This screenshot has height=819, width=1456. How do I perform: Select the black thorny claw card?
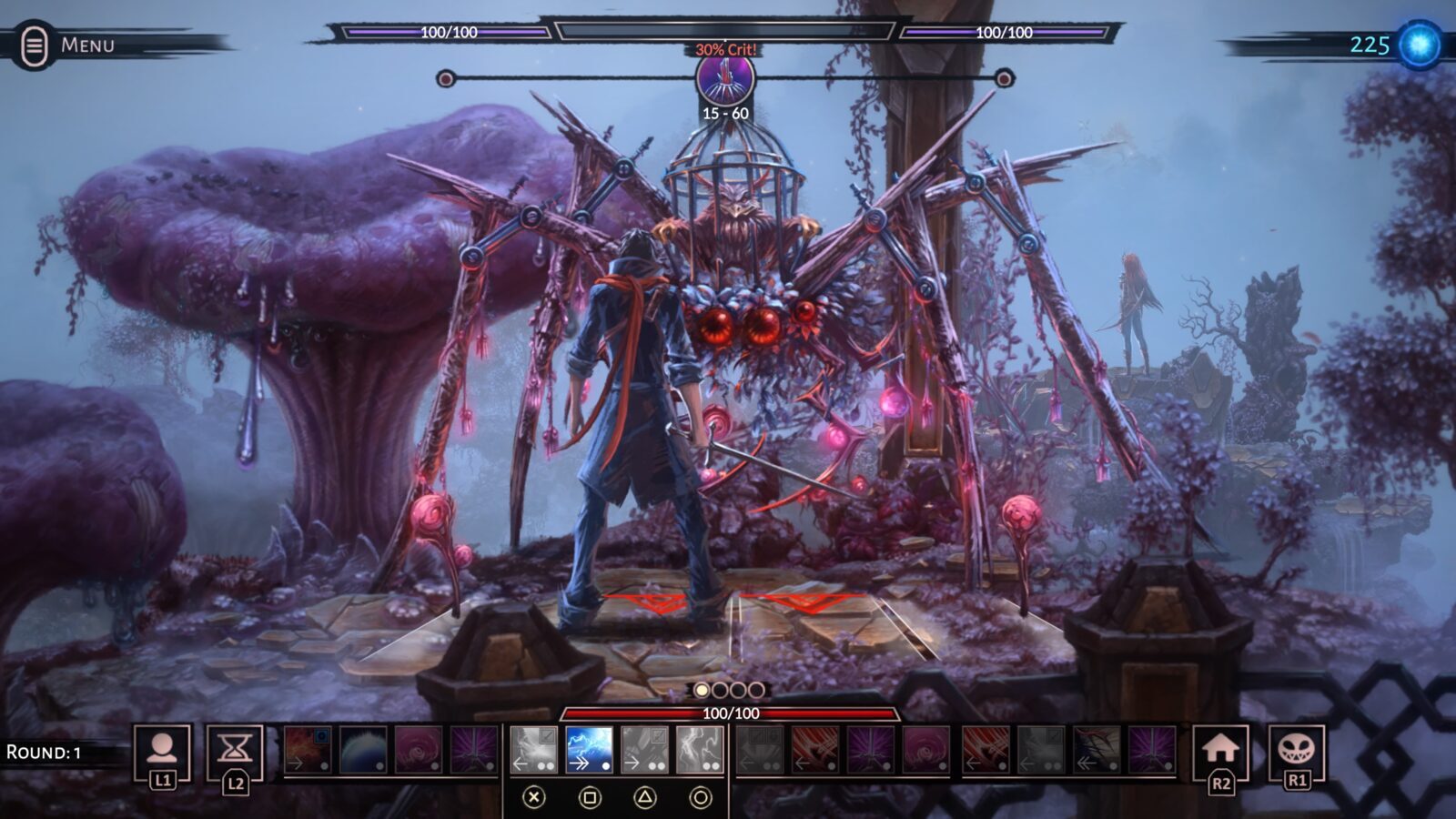(1097, 750)
